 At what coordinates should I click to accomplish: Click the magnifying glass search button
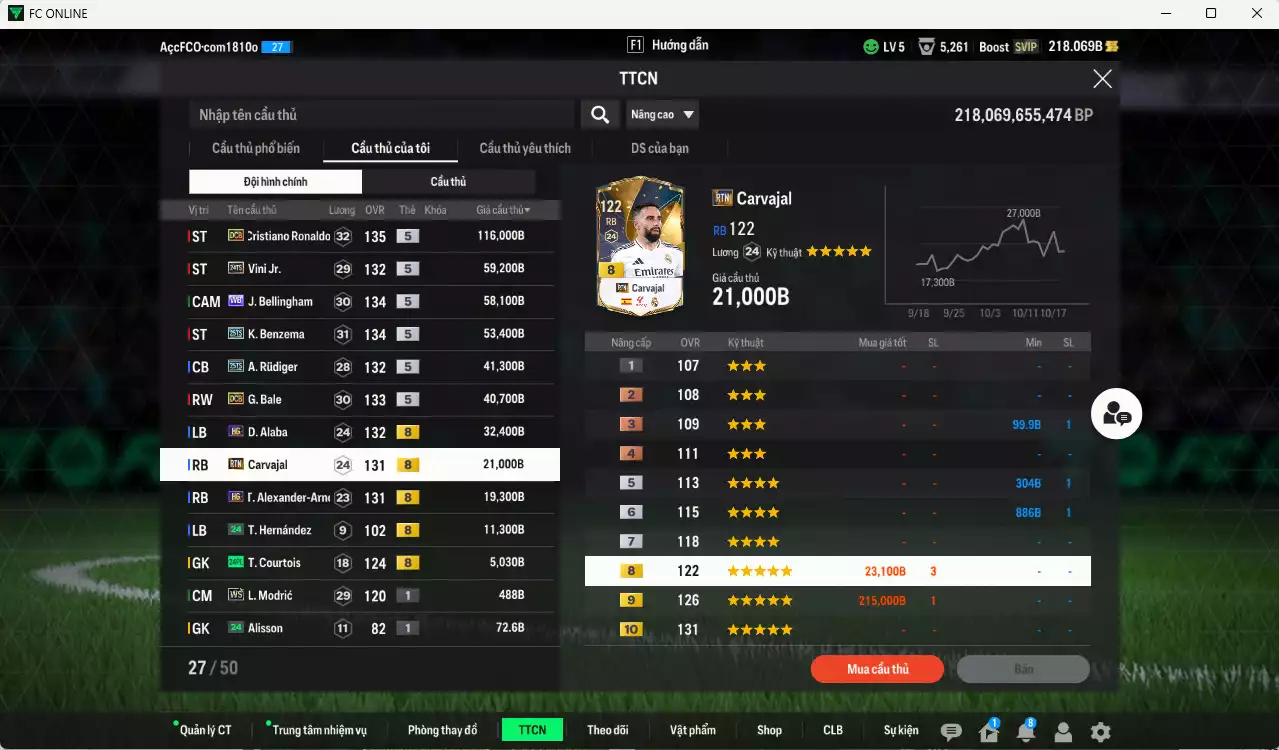click(x=600, y=115)
